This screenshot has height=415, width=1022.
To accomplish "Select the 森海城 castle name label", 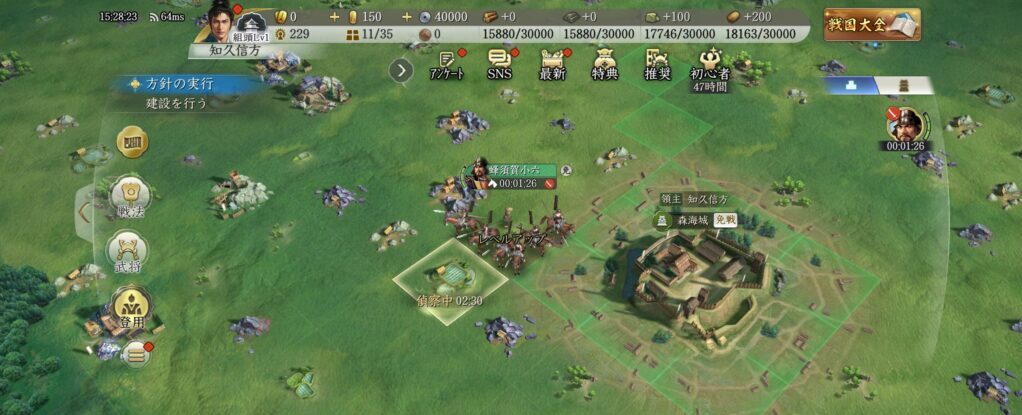I will (x=693, y=218).
